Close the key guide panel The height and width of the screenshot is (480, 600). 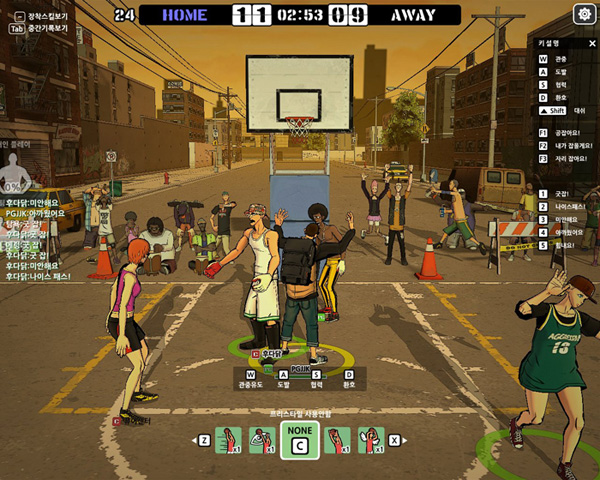tap(591, 44)
